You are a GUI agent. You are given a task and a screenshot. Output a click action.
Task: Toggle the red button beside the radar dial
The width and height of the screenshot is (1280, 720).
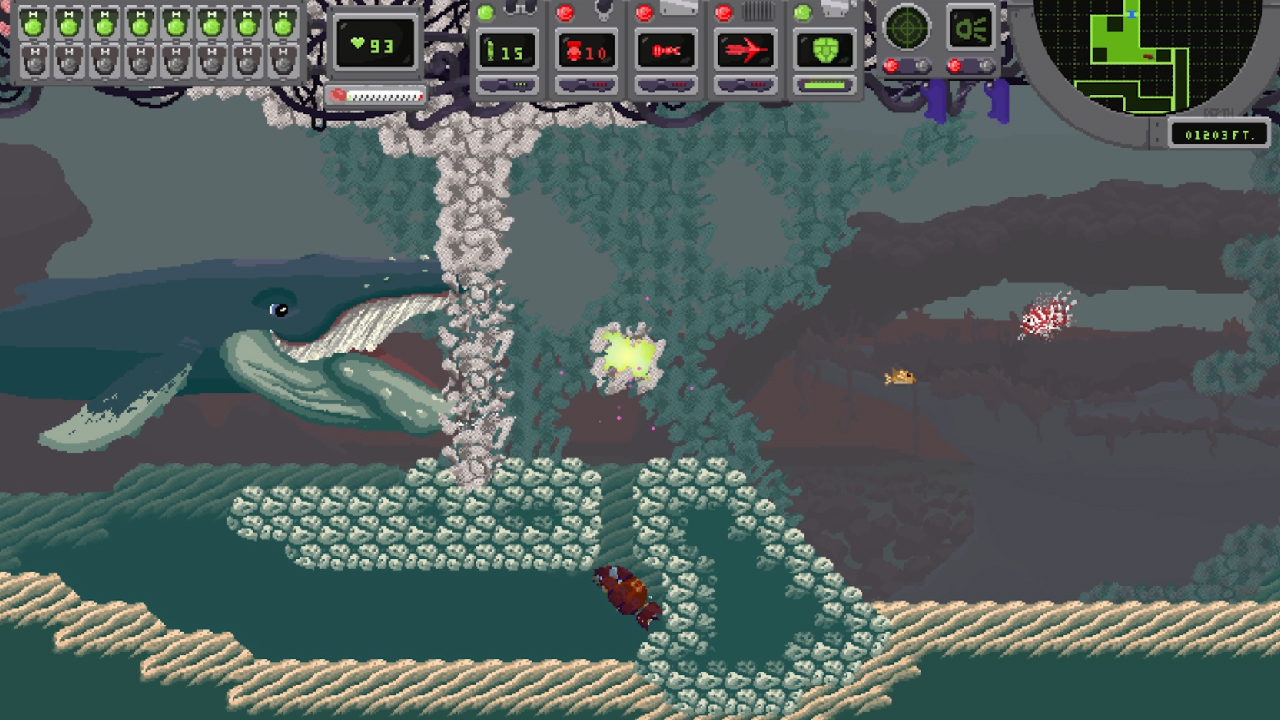(891, 66)
